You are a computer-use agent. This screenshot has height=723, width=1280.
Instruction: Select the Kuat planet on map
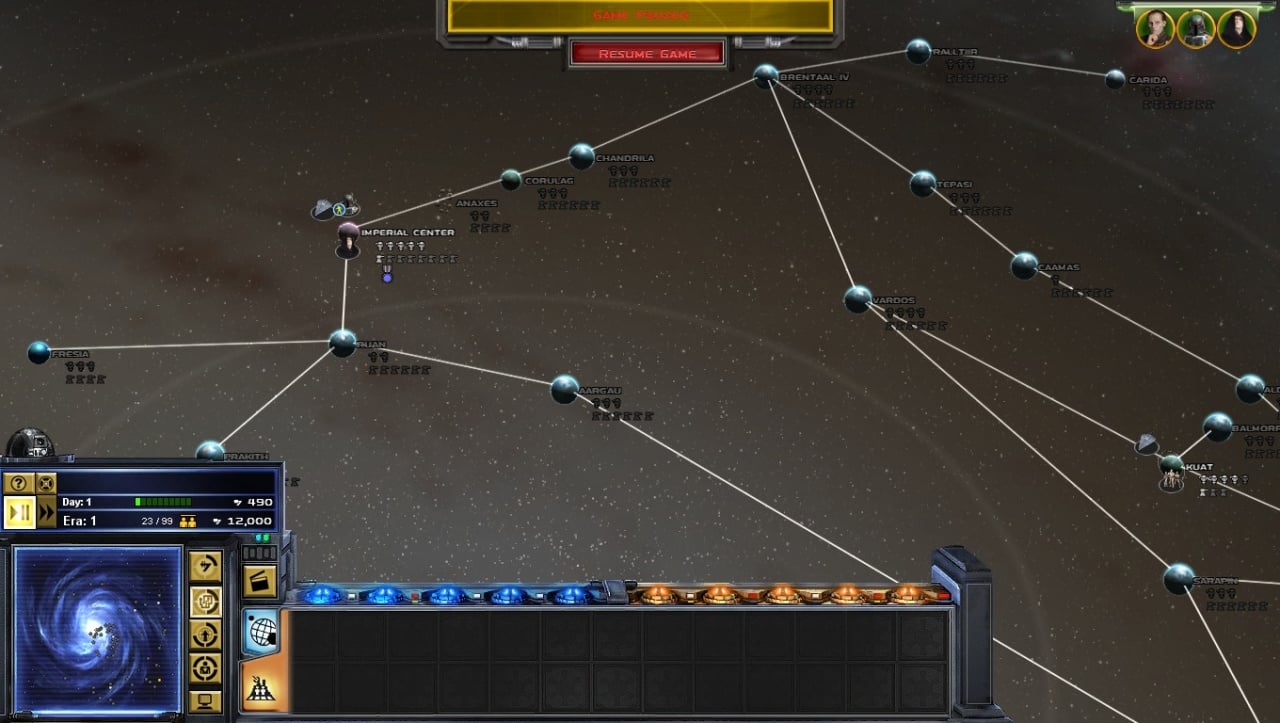1172,466
